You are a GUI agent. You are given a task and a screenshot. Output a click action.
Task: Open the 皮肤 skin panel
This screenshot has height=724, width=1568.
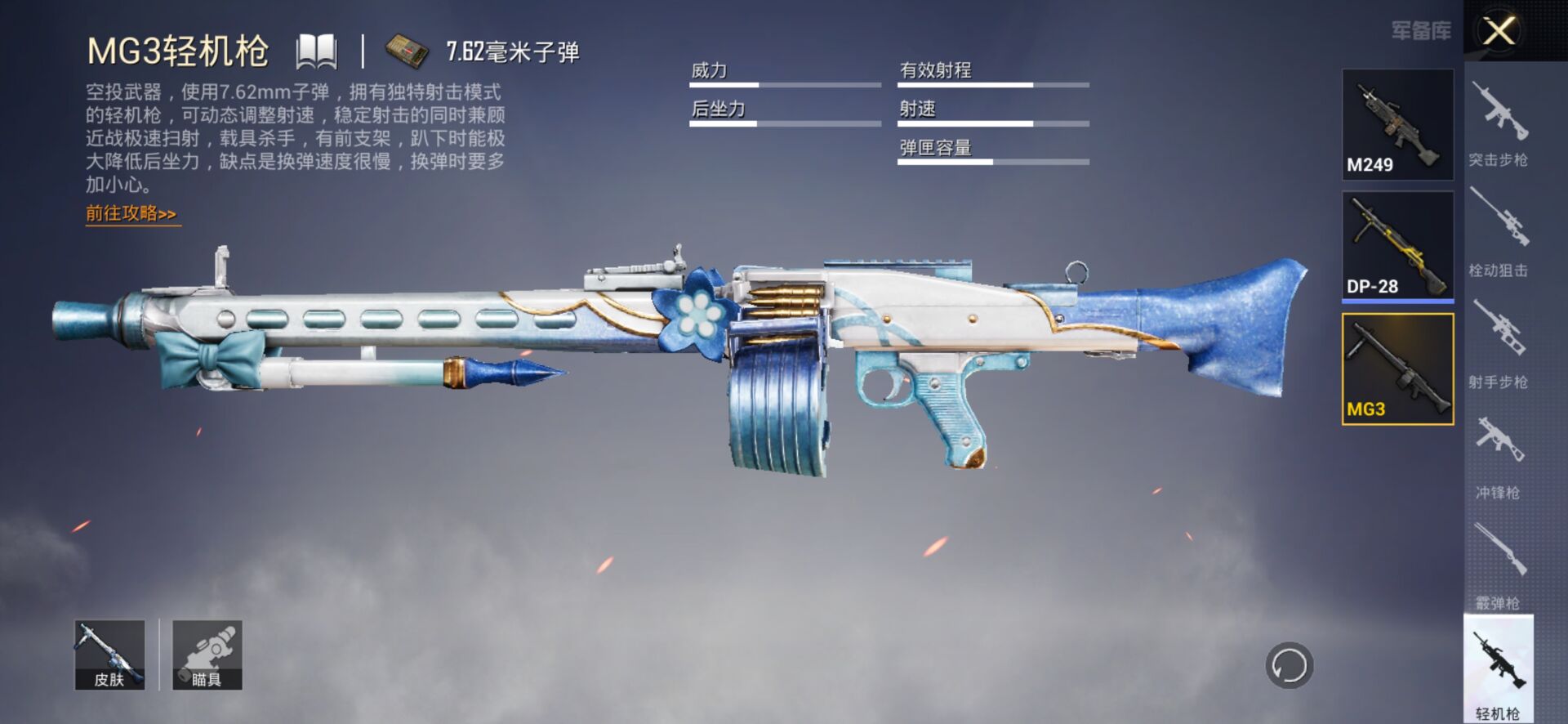coord(110,655)
